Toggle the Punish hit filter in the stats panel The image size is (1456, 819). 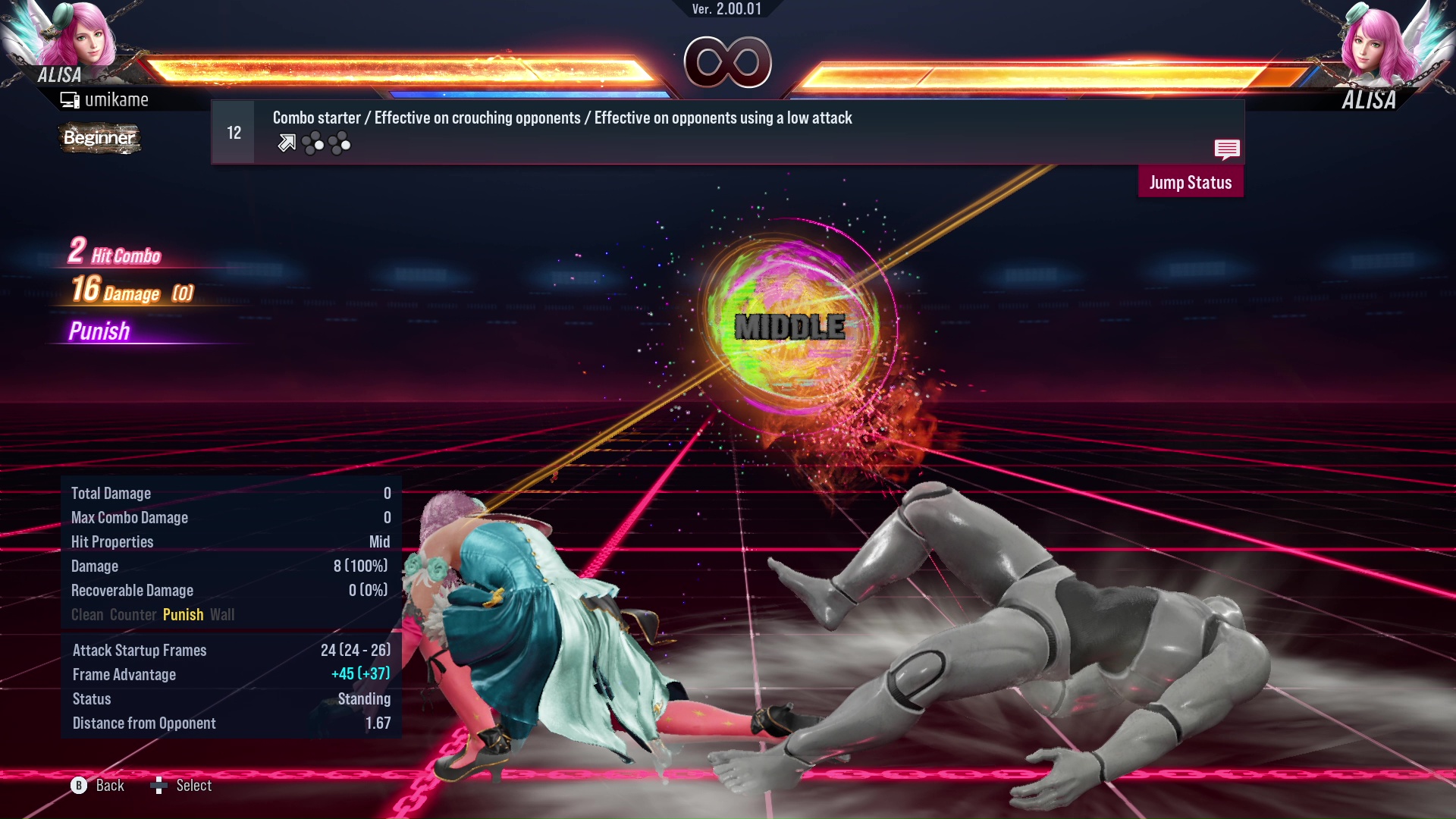183,614
